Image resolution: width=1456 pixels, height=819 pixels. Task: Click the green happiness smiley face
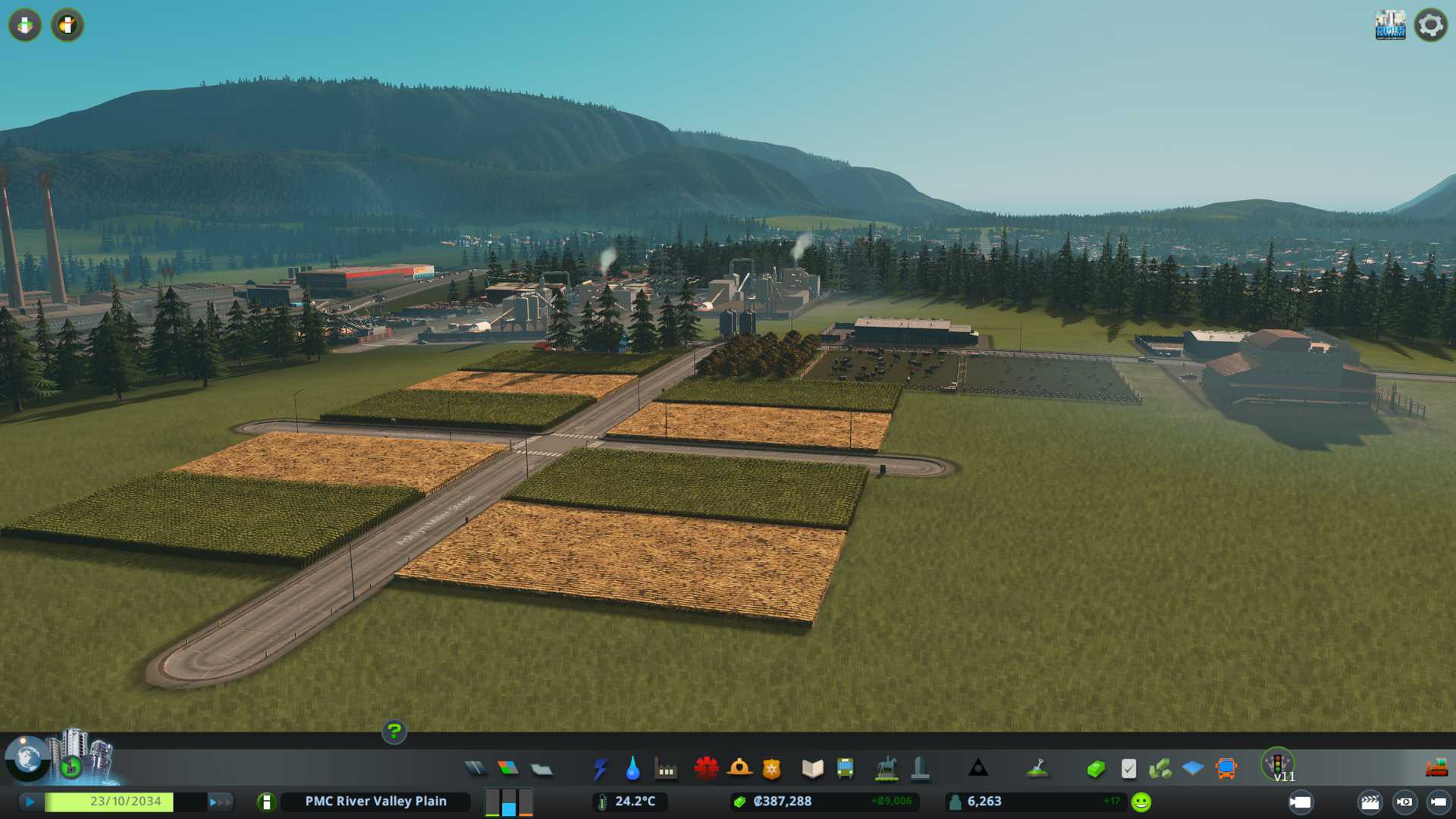tap(1141, 802)
